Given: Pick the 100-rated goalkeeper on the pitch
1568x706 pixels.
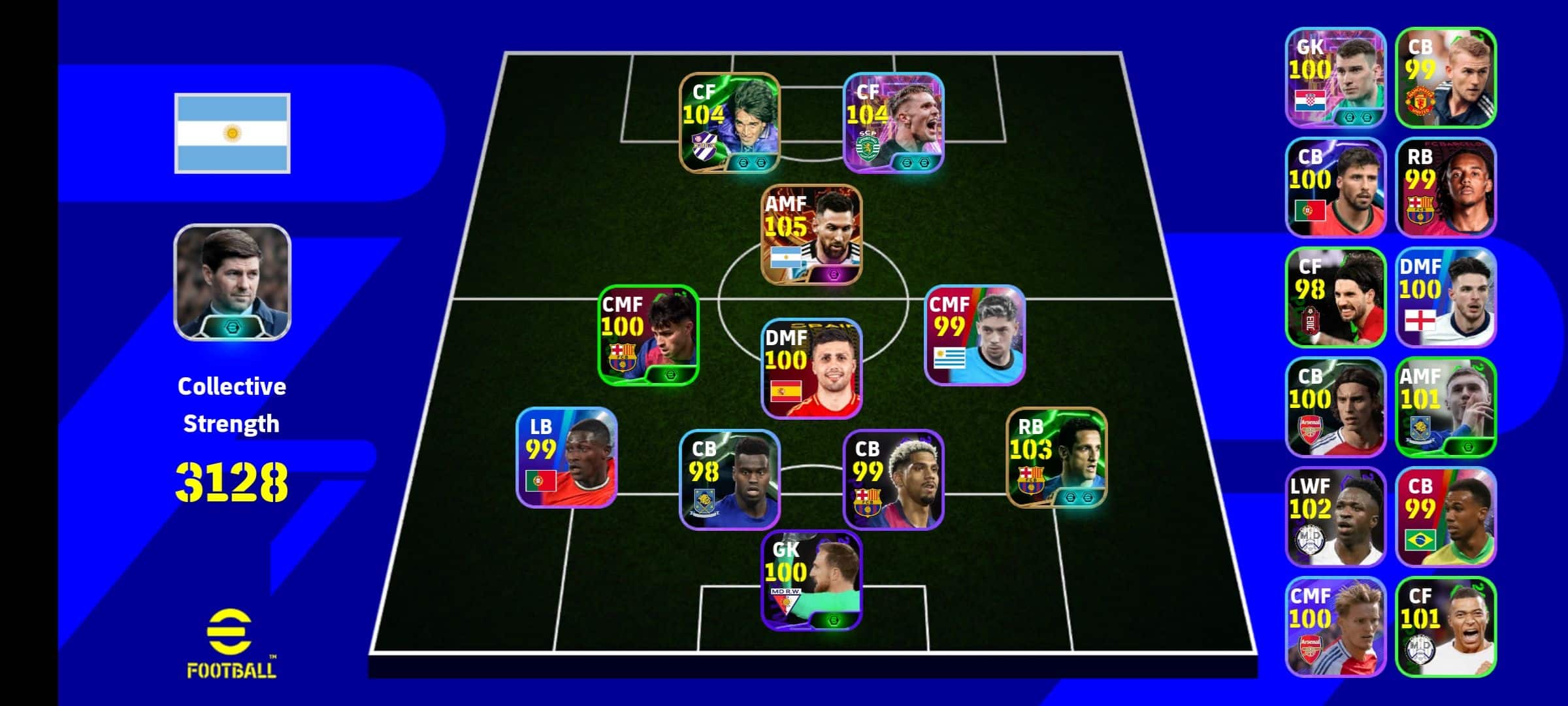Looking at the screenshot, I should coord(811,580).
